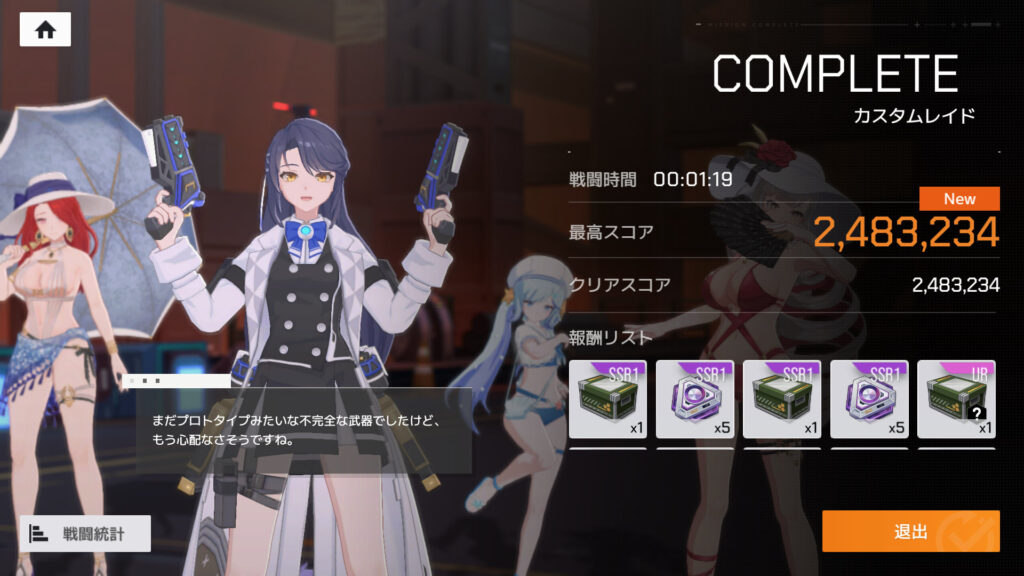Inspect the UR reward crate
Viewport: 1024px width, 576px height.
[957, 400]
